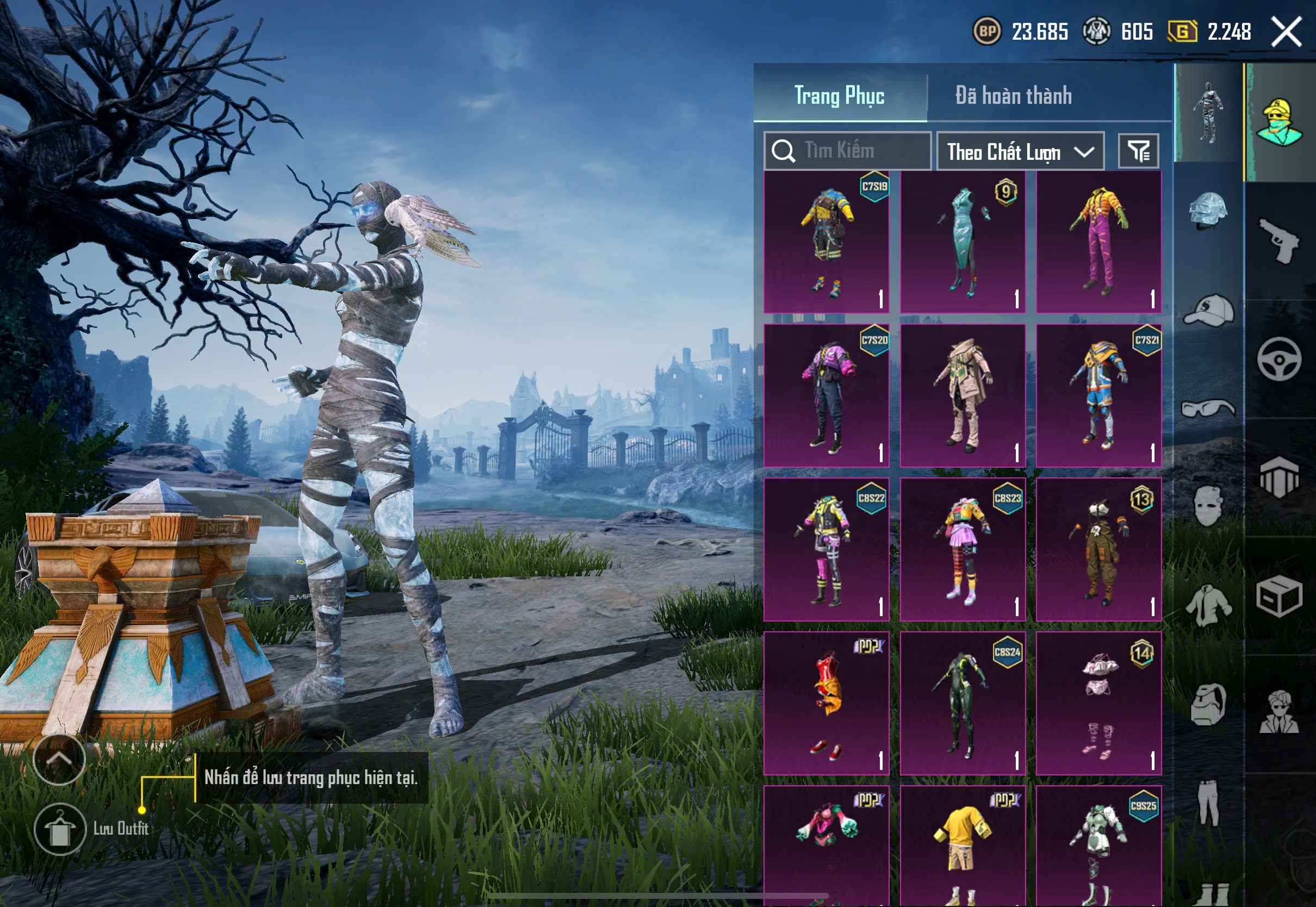Expand the up-arrow circle button
The width and height of the screenshot is (1316, 907).
click(x=59, y=759)
